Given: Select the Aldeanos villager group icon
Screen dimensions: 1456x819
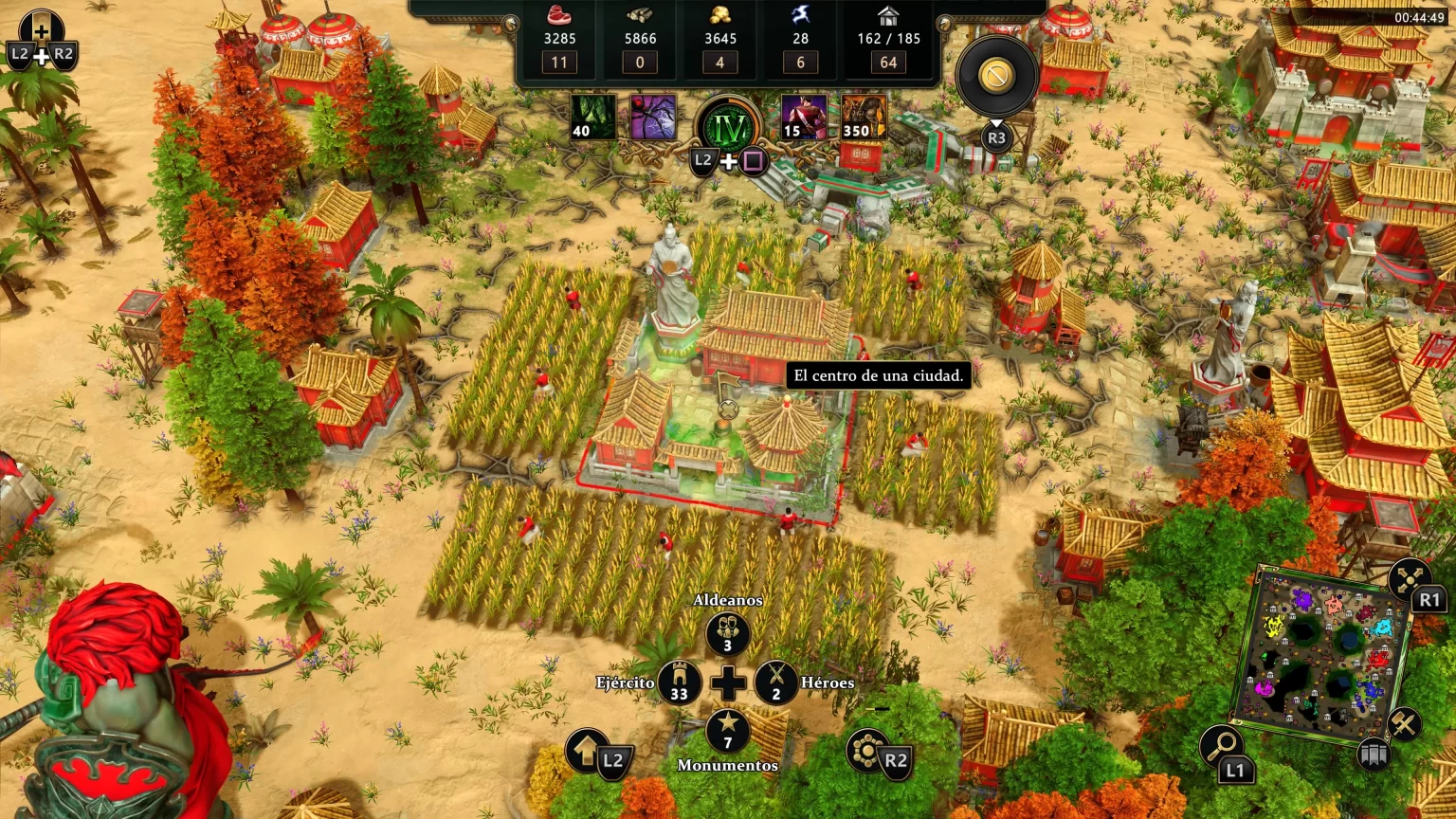Looking at the screenshot, I should 727,634.
